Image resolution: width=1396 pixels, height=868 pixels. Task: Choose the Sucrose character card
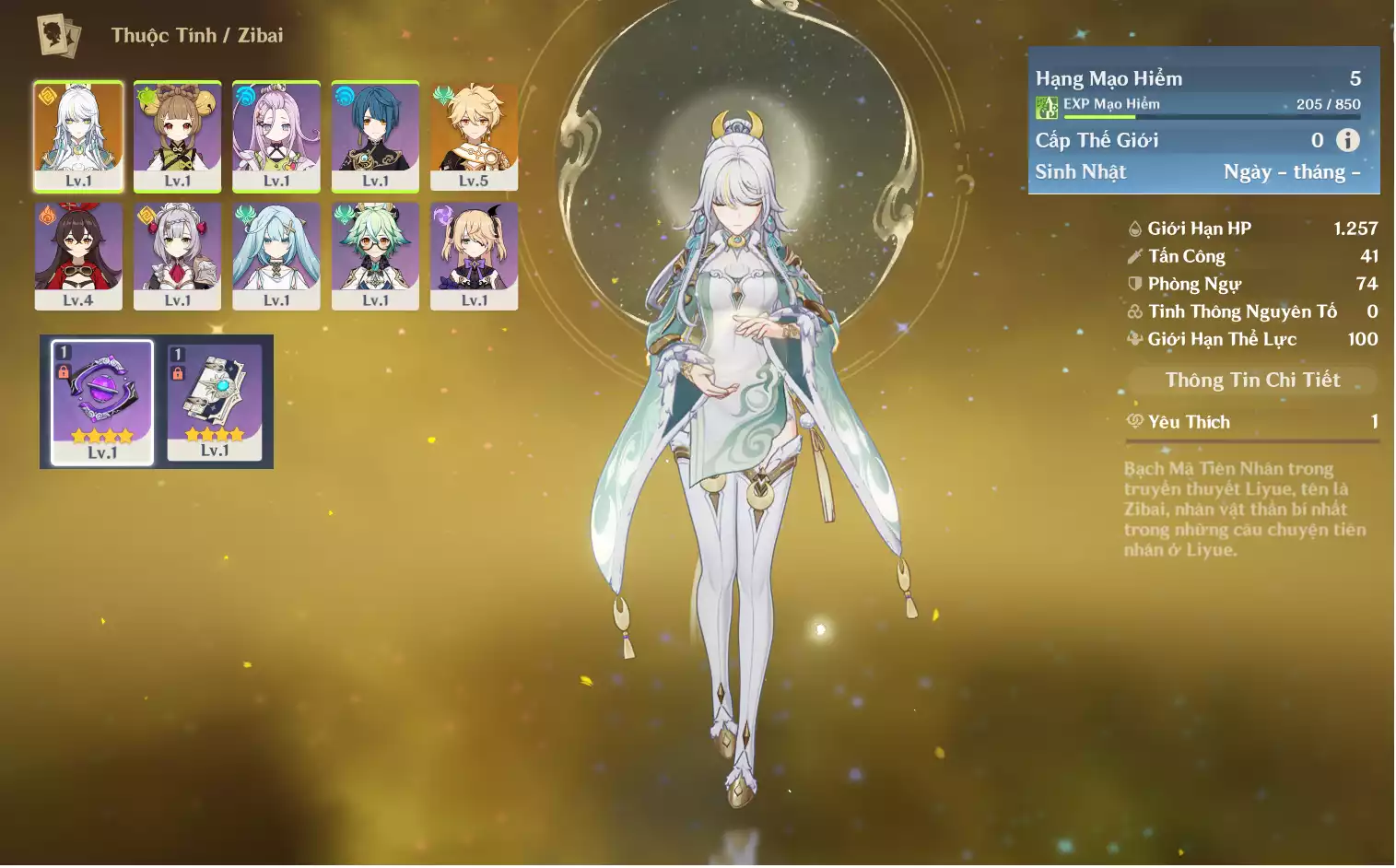click(375, 256)
